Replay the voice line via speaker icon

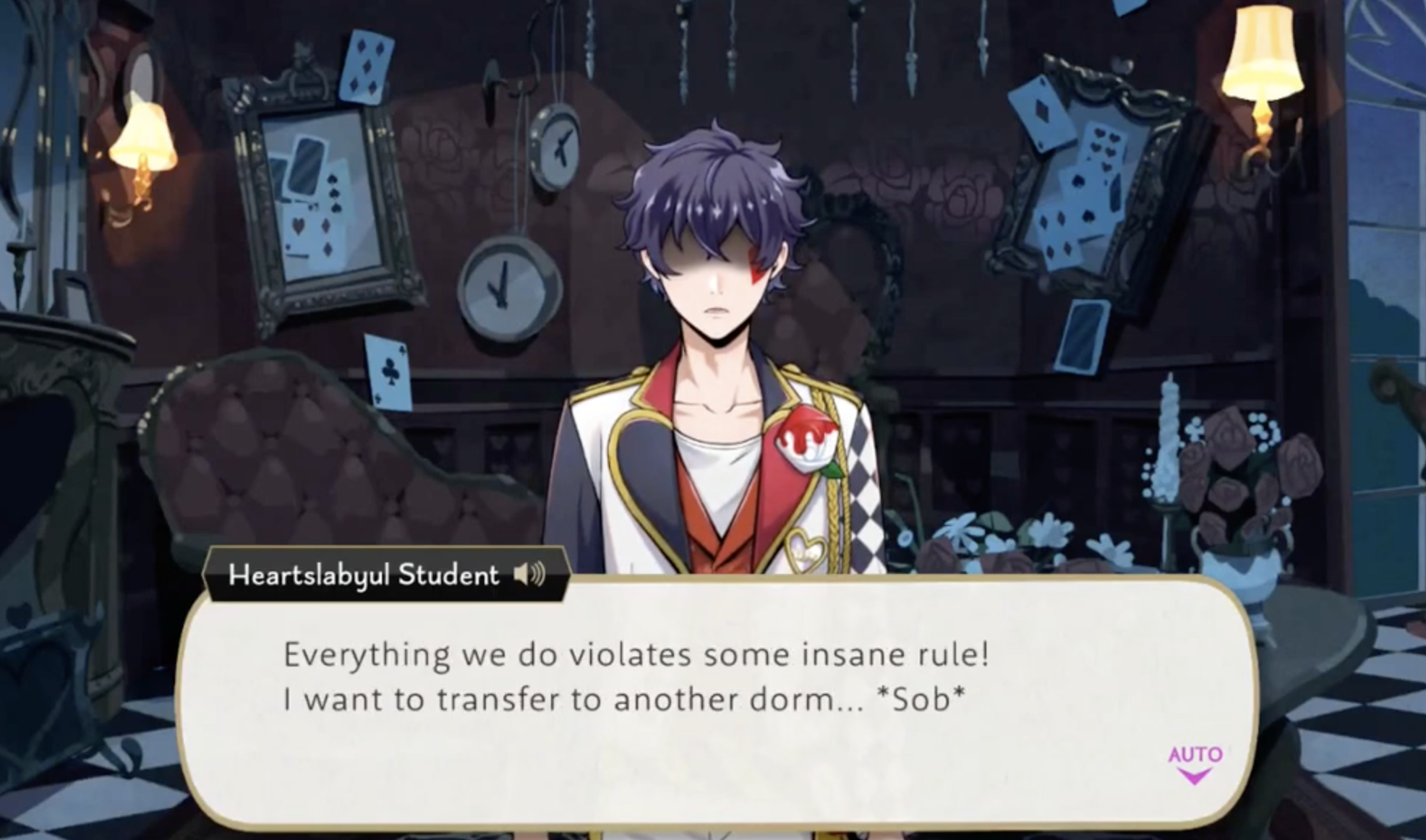pos(529,575)
